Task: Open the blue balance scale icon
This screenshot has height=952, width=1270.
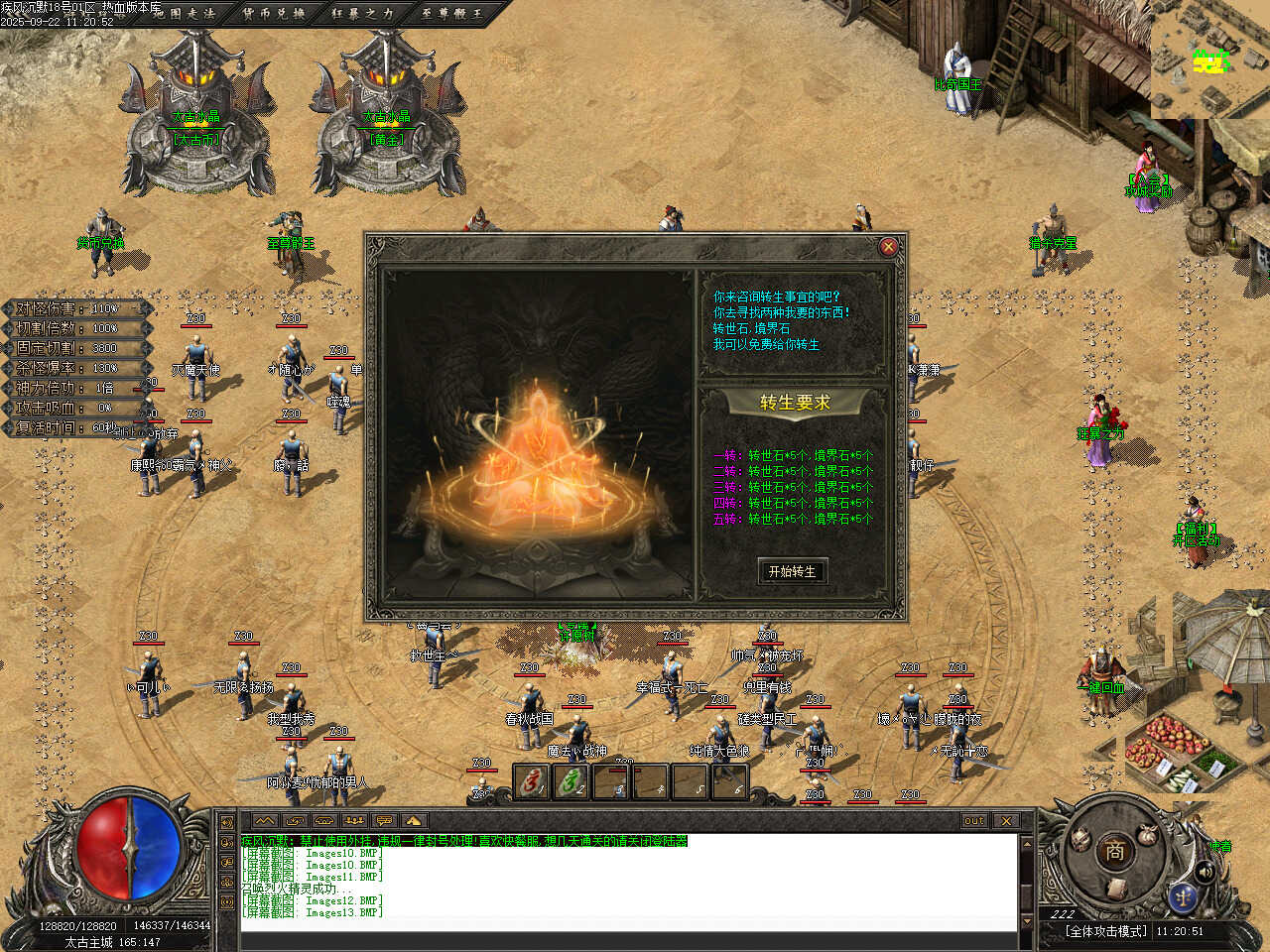Action: coord(1182,897)
